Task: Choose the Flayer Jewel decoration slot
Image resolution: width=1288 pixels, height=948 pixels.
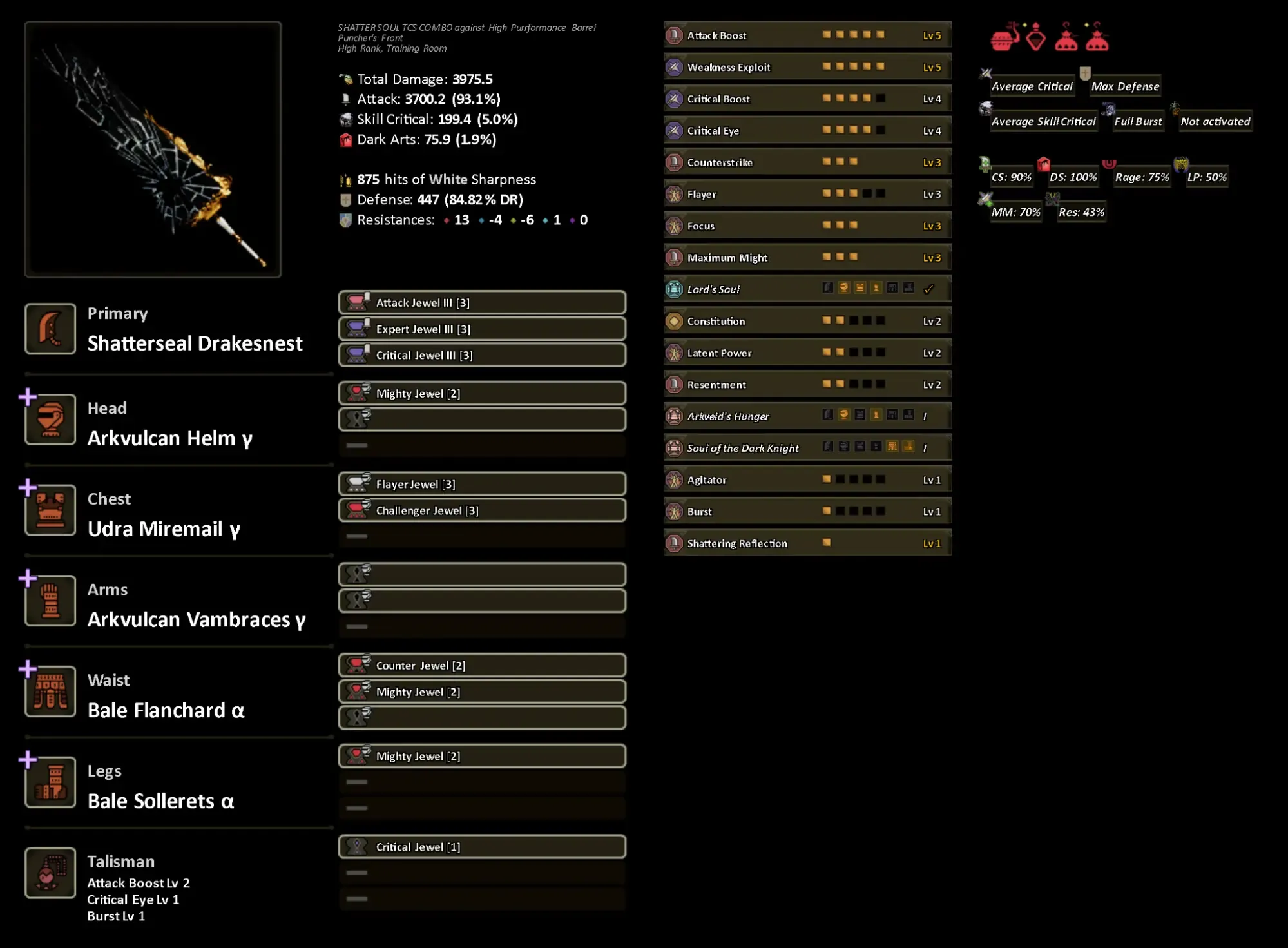Action: pyautogui.click(x=482, y=485)
